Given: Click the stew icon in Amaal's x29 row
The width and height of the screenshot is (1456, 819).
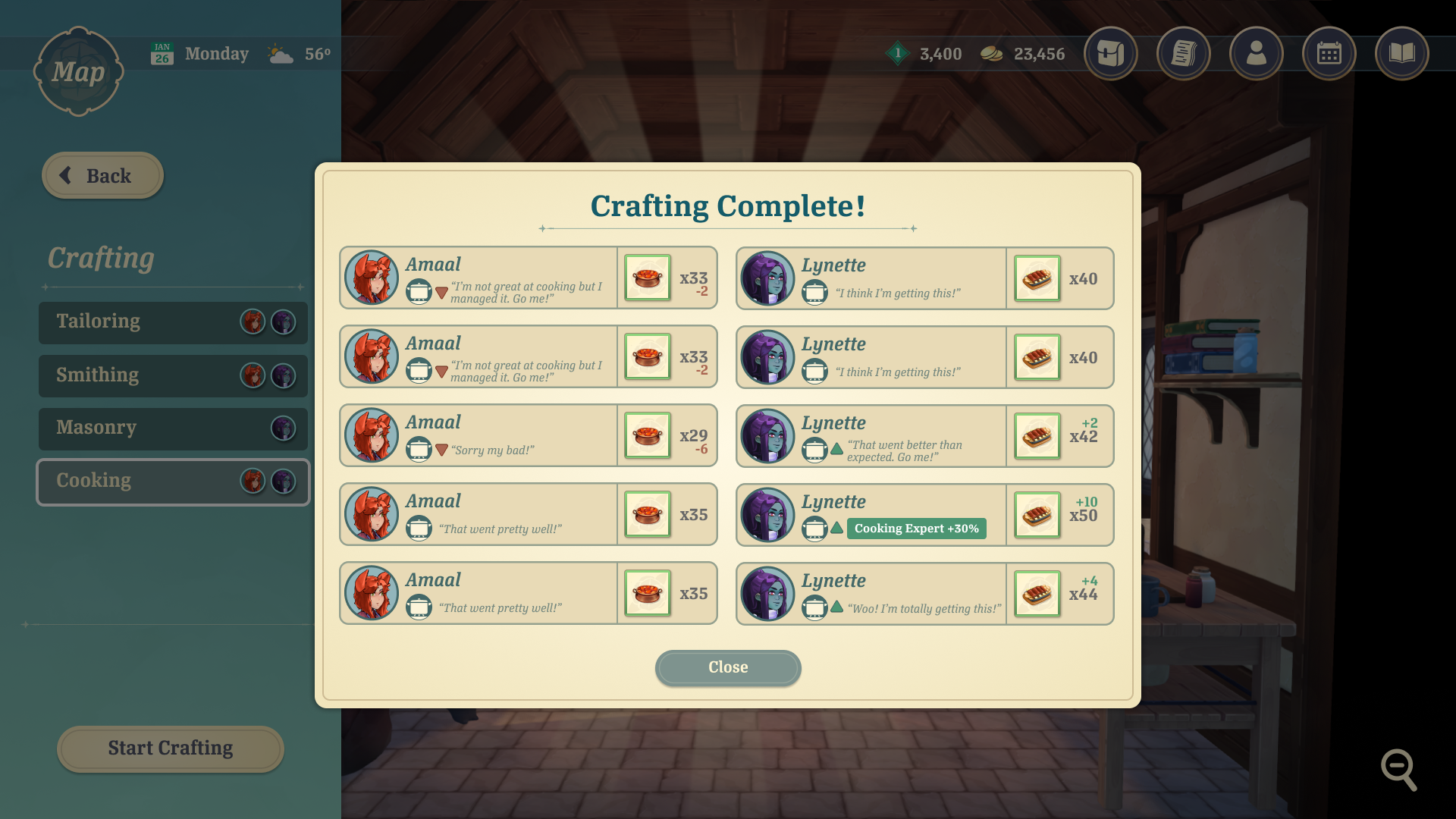Looking at the screenshot, I should pos(648,436).
